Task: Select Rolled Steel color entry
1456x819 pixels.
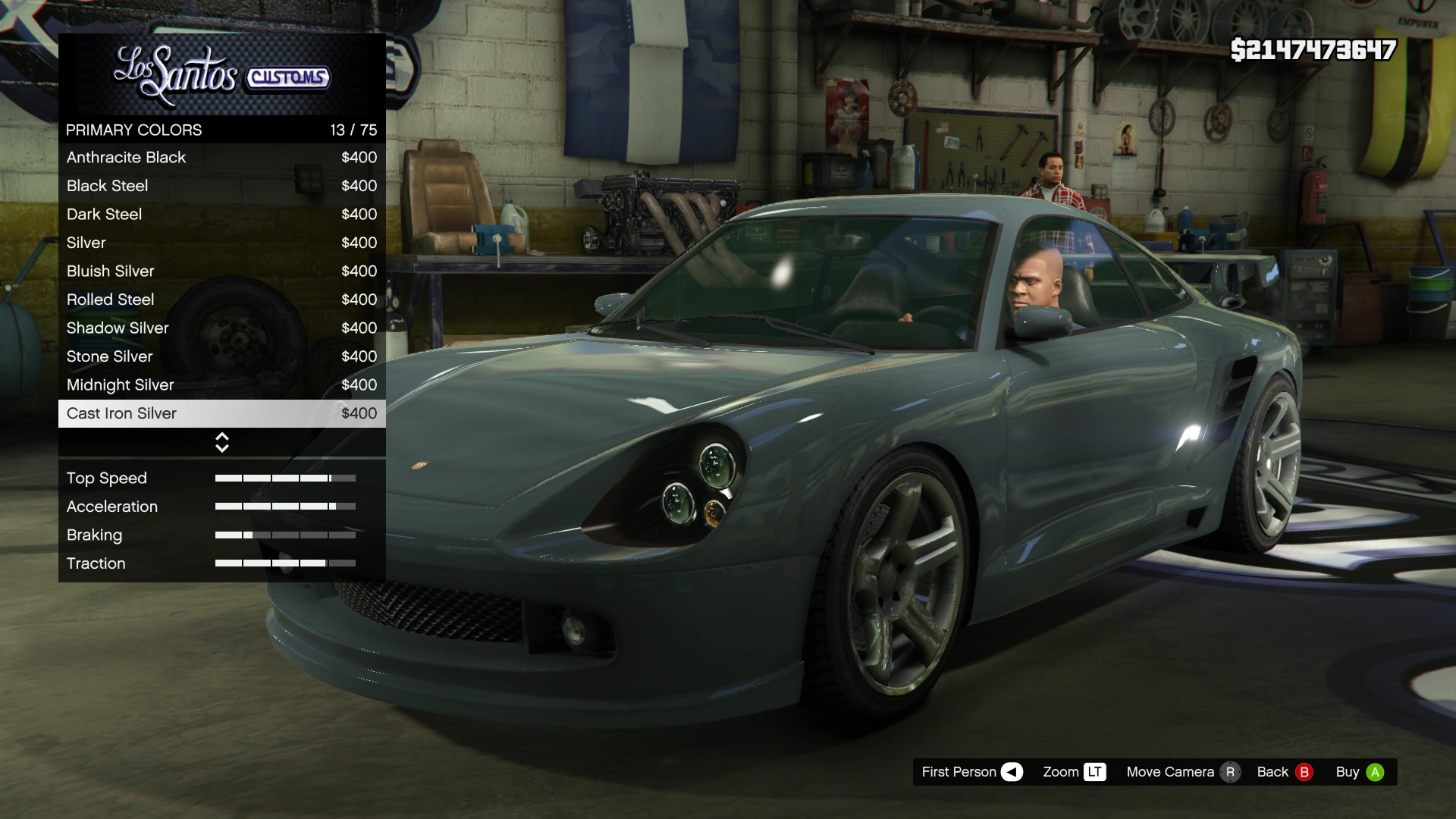Action: tap(221, 300)
